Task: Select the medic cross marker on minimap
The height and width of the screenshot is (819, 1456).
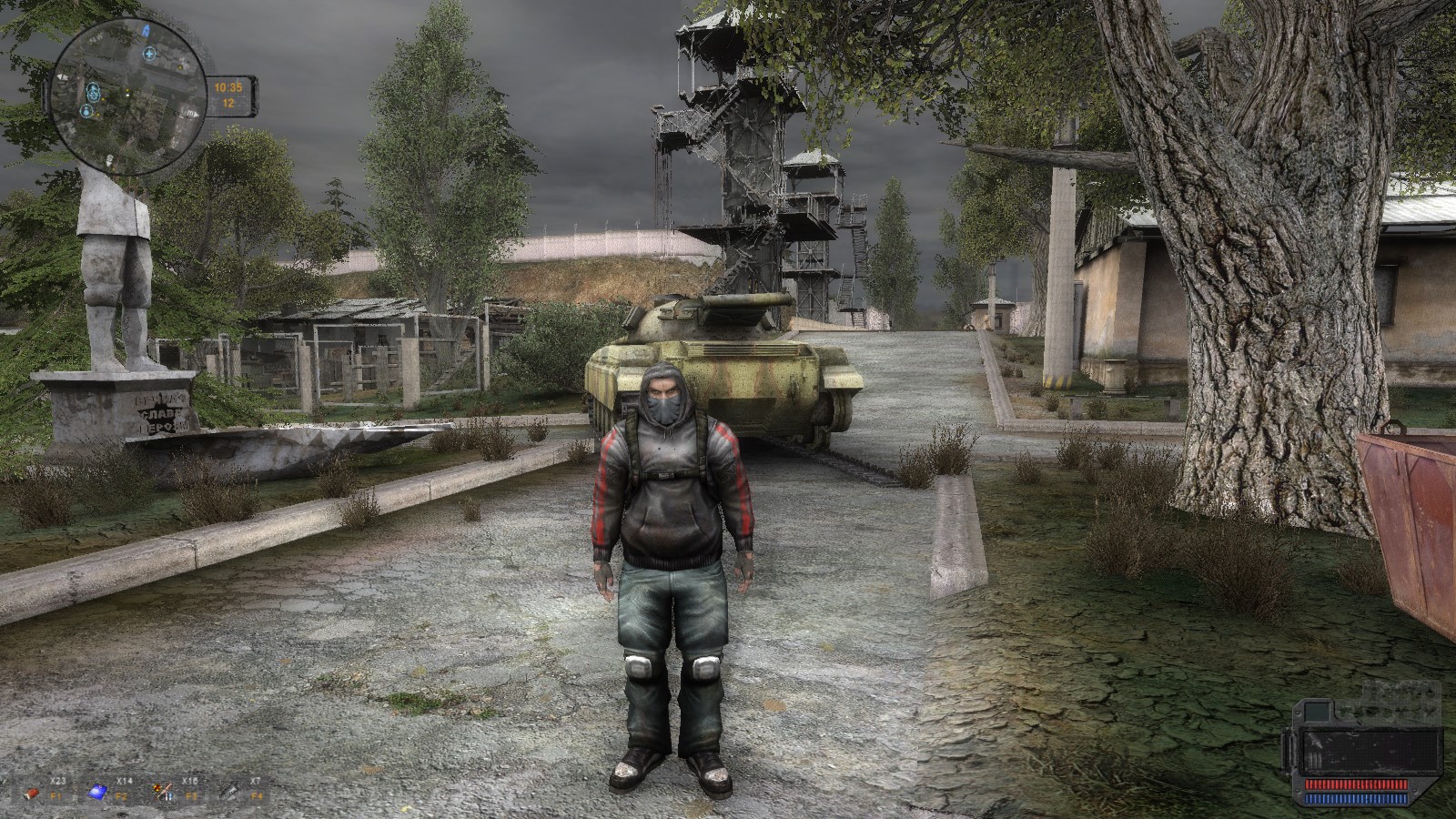Action: click(x=147, y=55)
